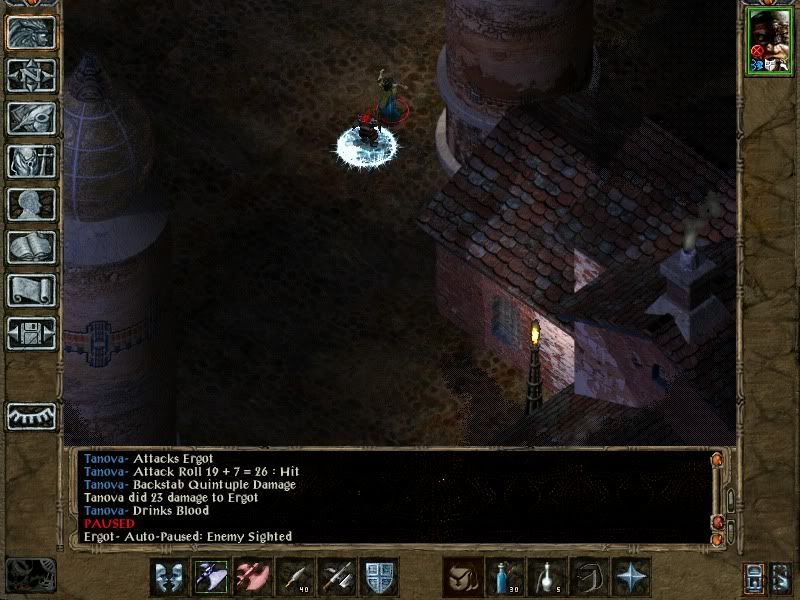The image size is (800, 600).
Task: Open the mage spellbook button
Action: [32, 247]
